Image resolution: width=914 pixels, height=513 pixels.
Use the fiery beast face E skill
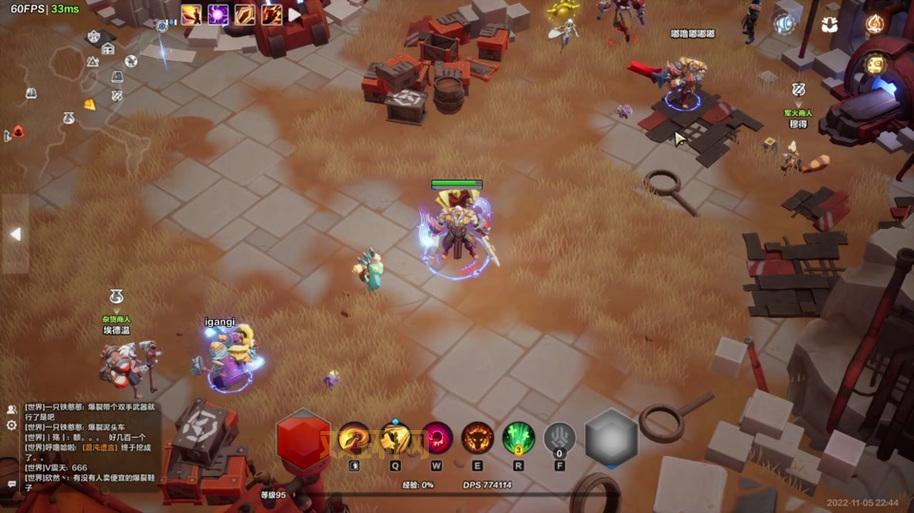(x=477, y=438)
